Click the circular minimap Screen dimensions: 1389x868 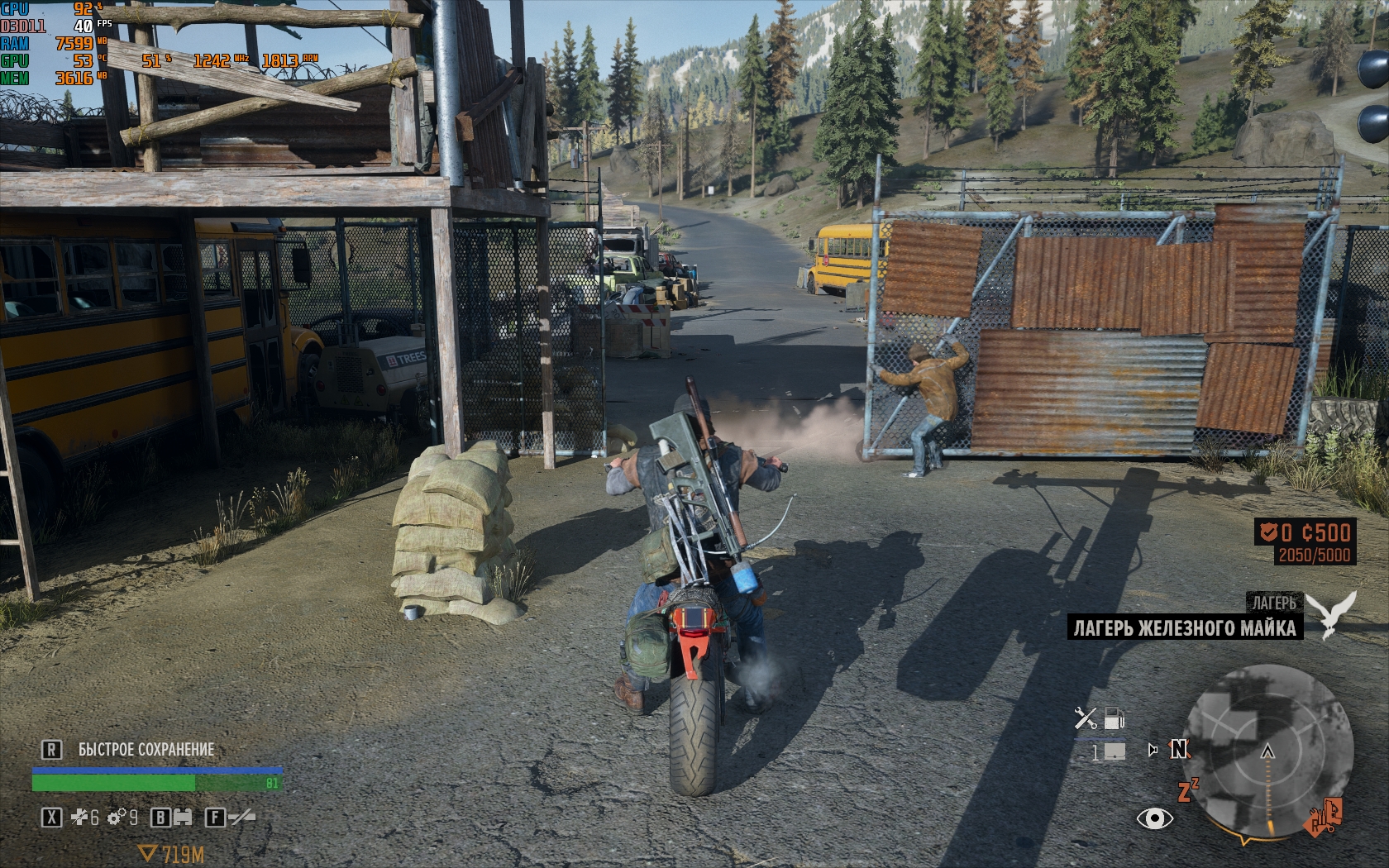click(1268, 754)
